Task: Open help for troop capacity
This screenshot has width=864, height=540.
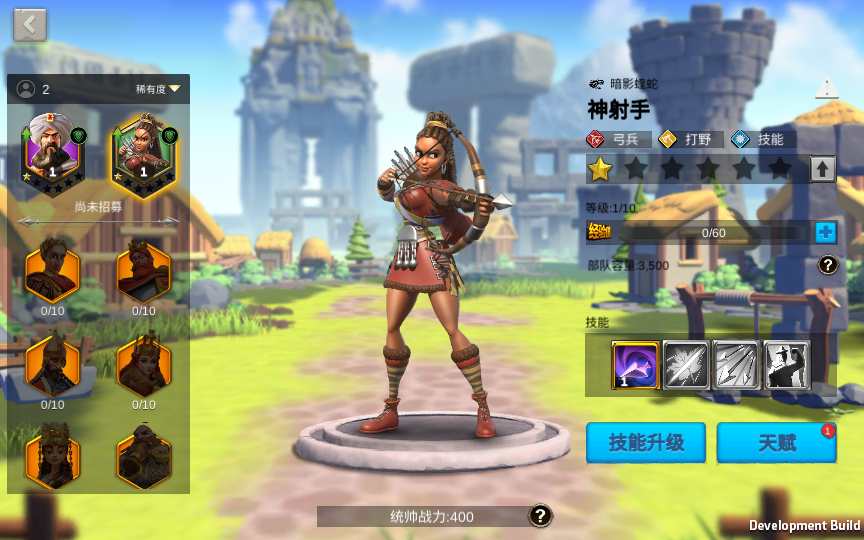Action: pos(827,265)
